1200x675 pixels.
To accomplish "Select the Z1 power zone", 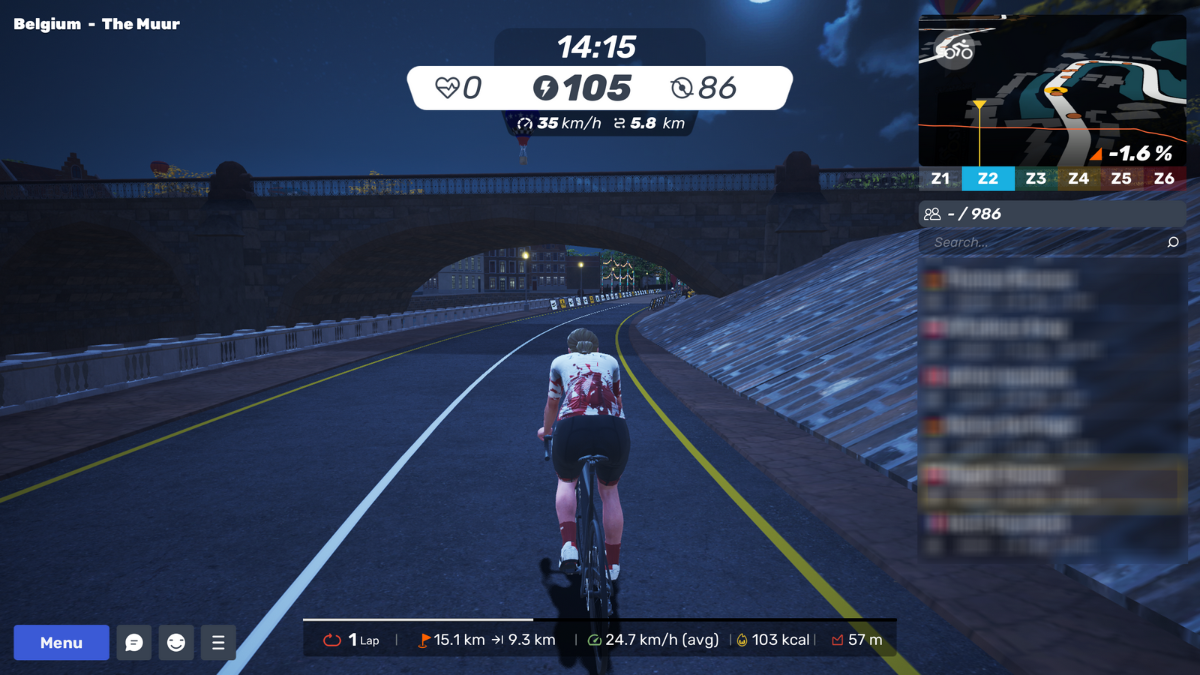I will tap(940, 179).
